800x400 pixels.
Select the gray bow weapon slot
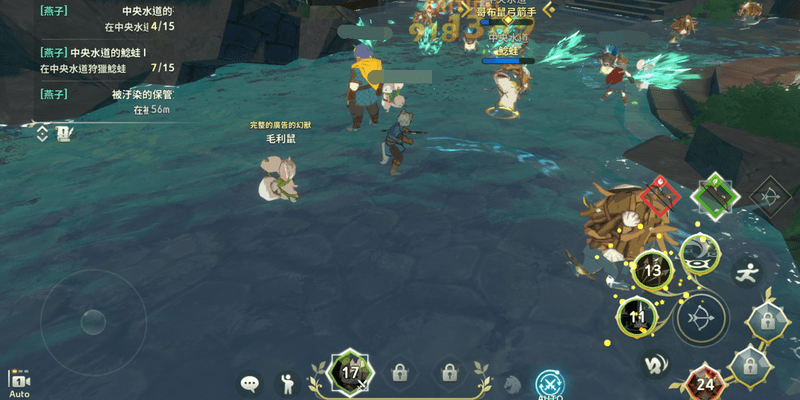point(770,196)
